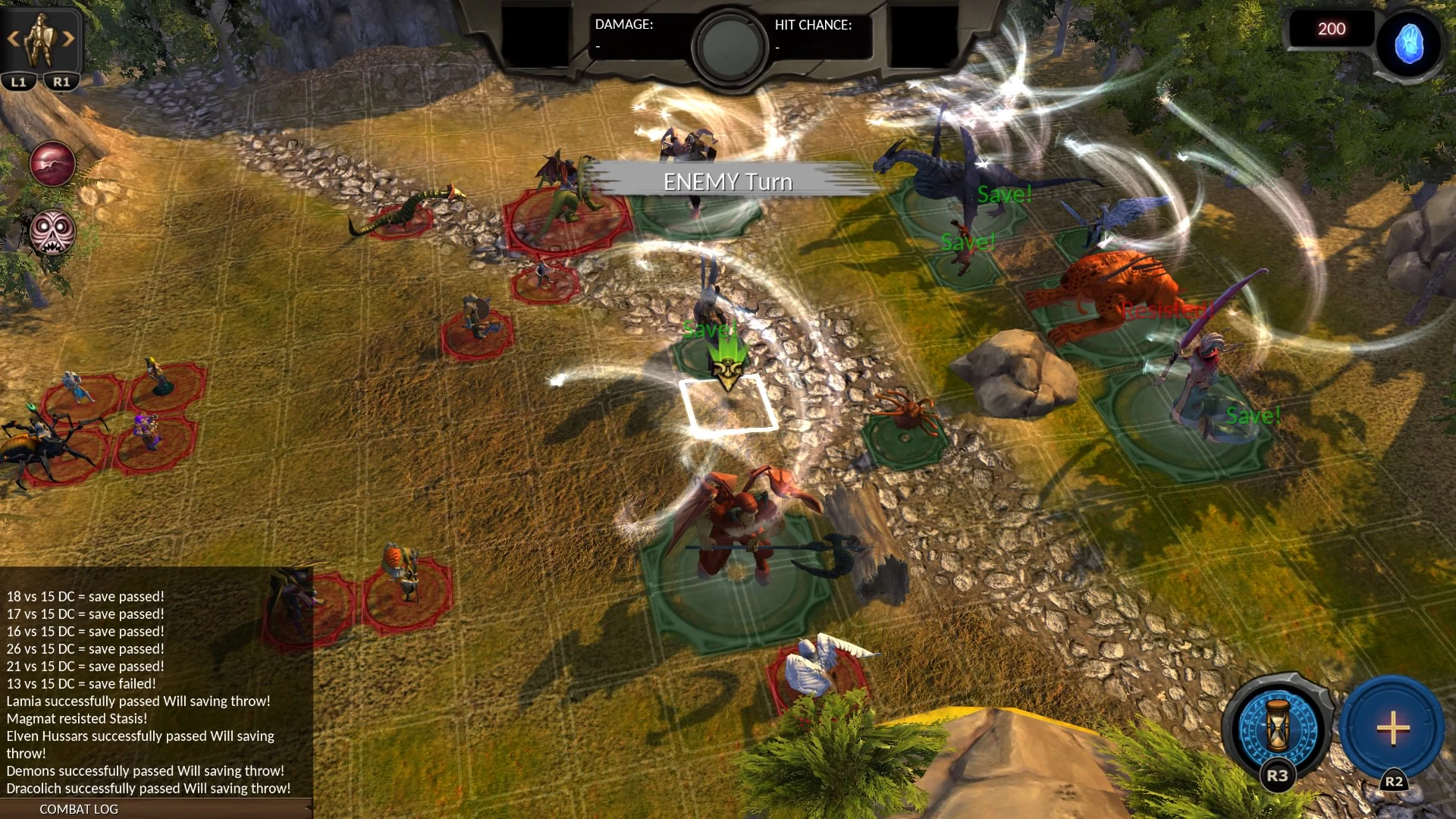Click the L1 shoulder button indicator
The width and height of the screenshot is (1456, 819).
click(x=18, y=80)
